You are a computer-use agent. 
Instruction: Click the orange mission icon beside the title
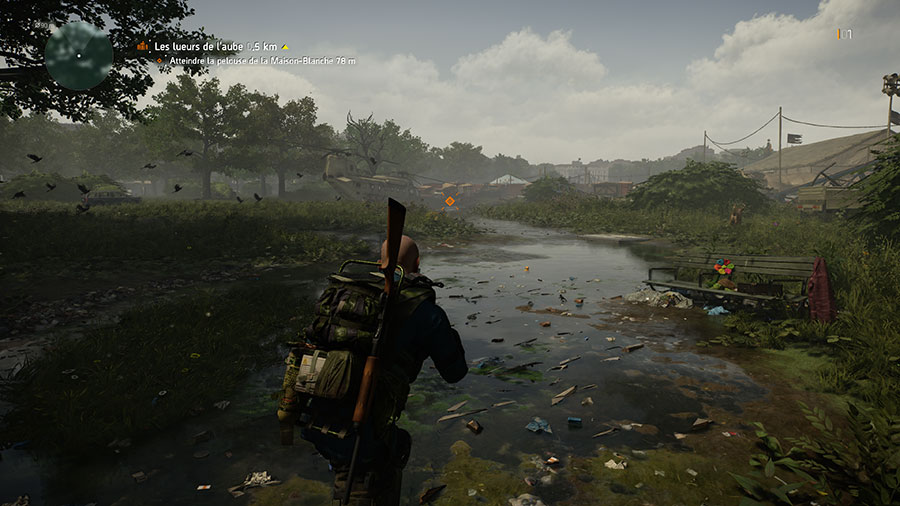point(143,46)
